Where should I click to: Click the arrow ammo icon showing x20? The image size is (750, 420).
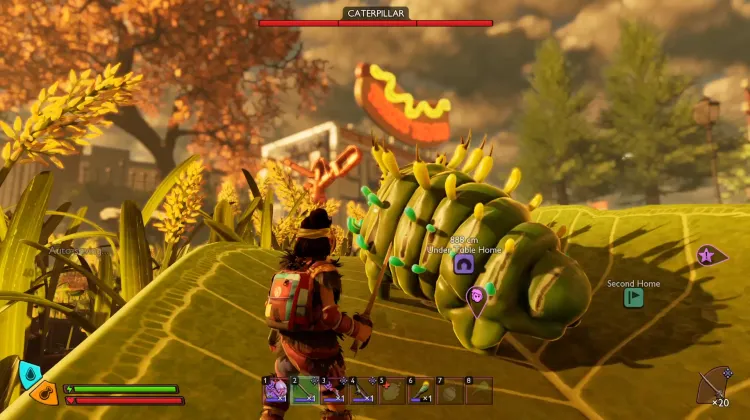pyautogui.click(x=714, y=385)
